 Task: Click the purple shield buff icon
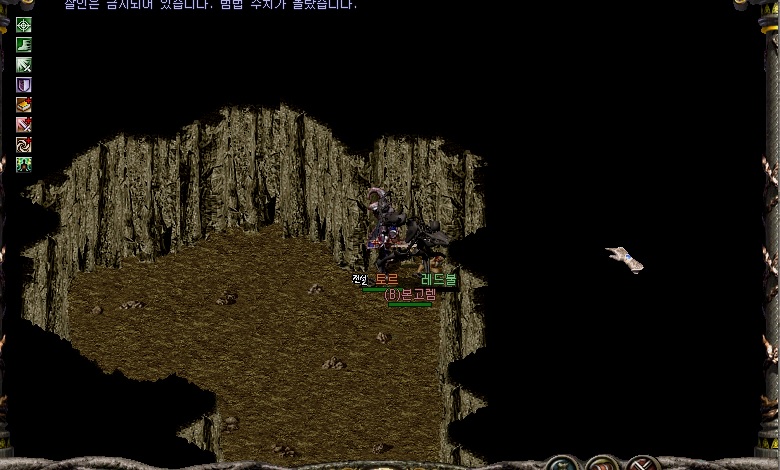(23, 85)
